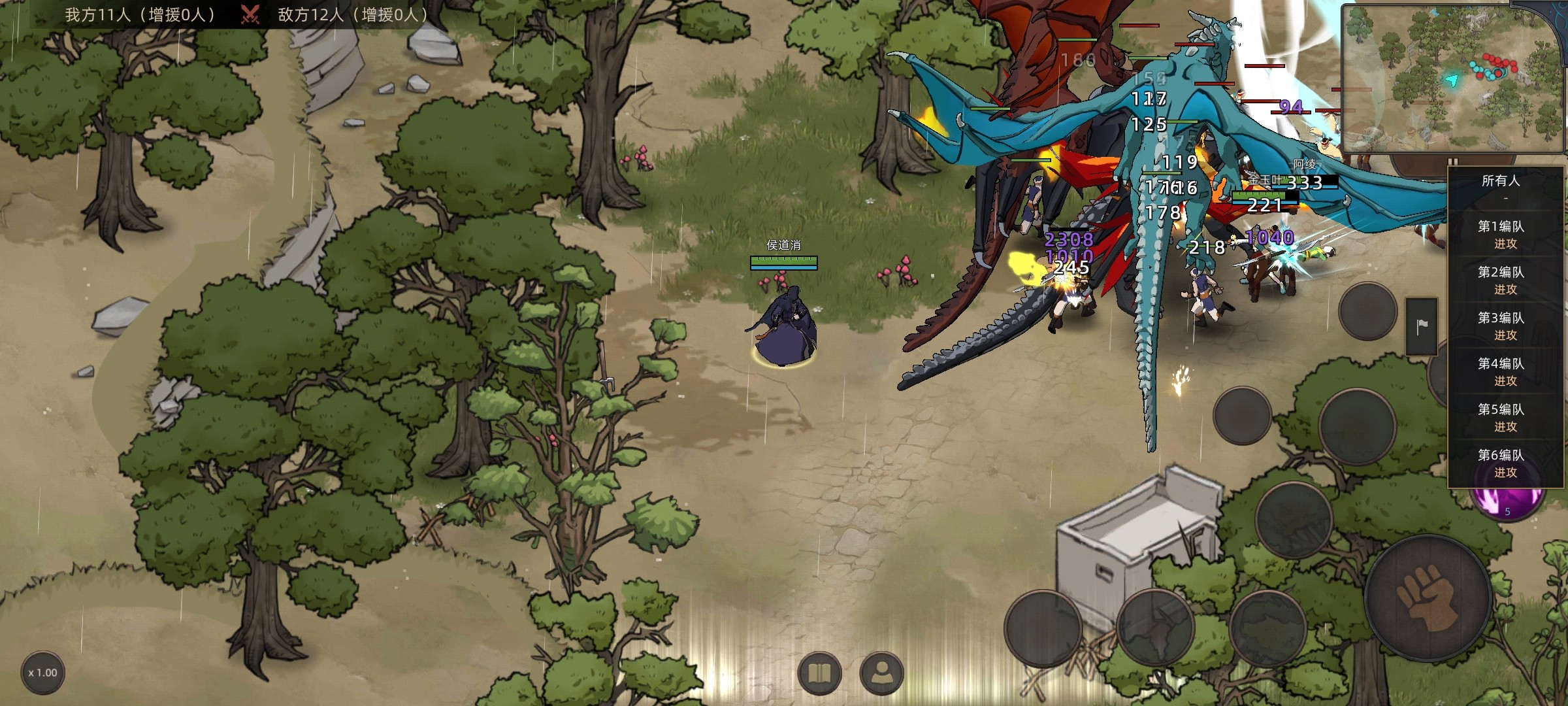
Task: Select 第6编队 squad entry
Action: coord(1501,463)
